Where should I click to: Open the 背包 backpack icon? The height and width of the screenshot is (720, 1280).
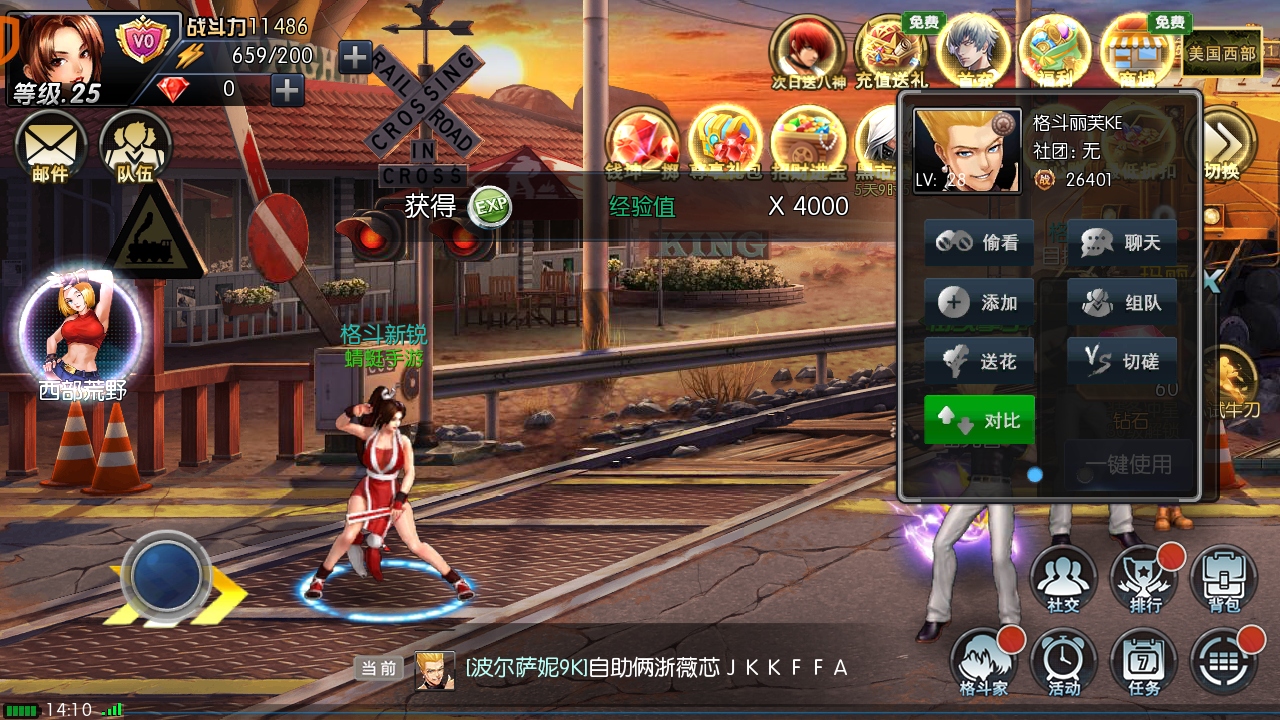point(1223,578)
